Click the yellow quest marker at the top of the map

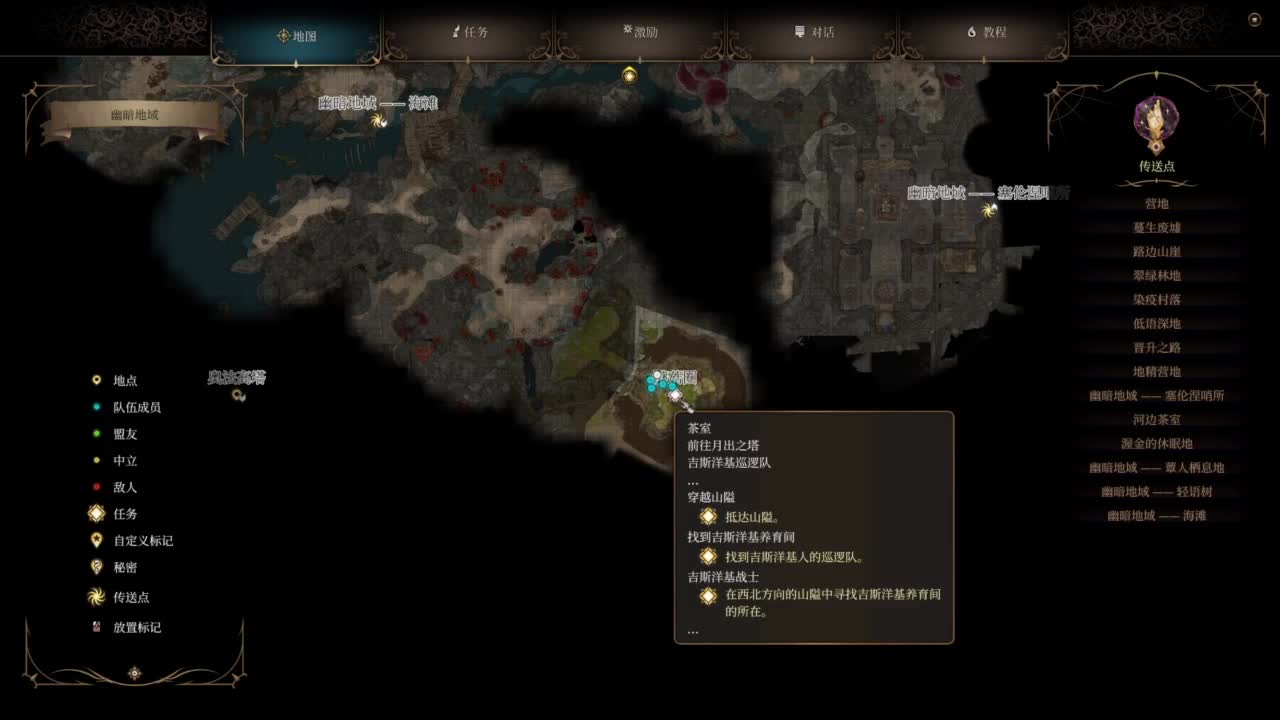click(x=628, y=75)
